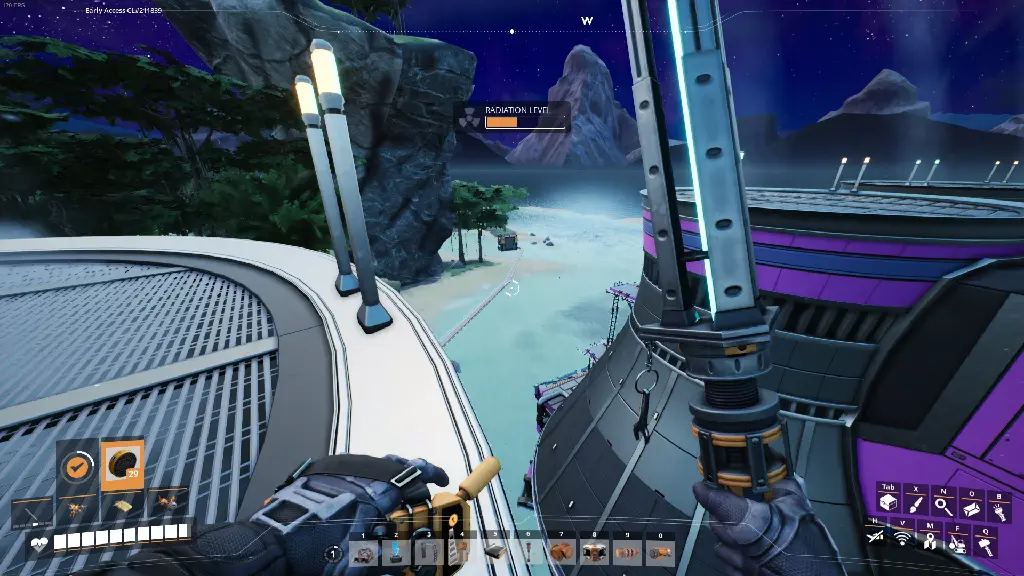
Task: Choose the copper coil item in slot 9
Action: 627,552
